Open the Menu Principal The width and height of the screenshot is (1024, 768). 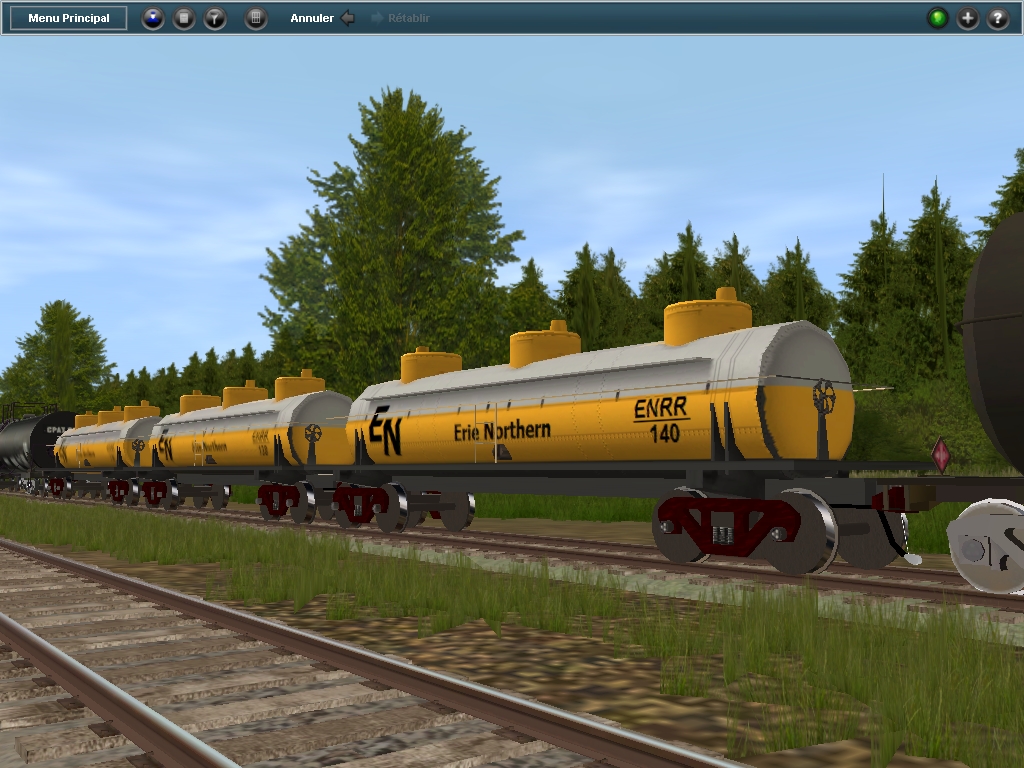click(x=68, y=18)
